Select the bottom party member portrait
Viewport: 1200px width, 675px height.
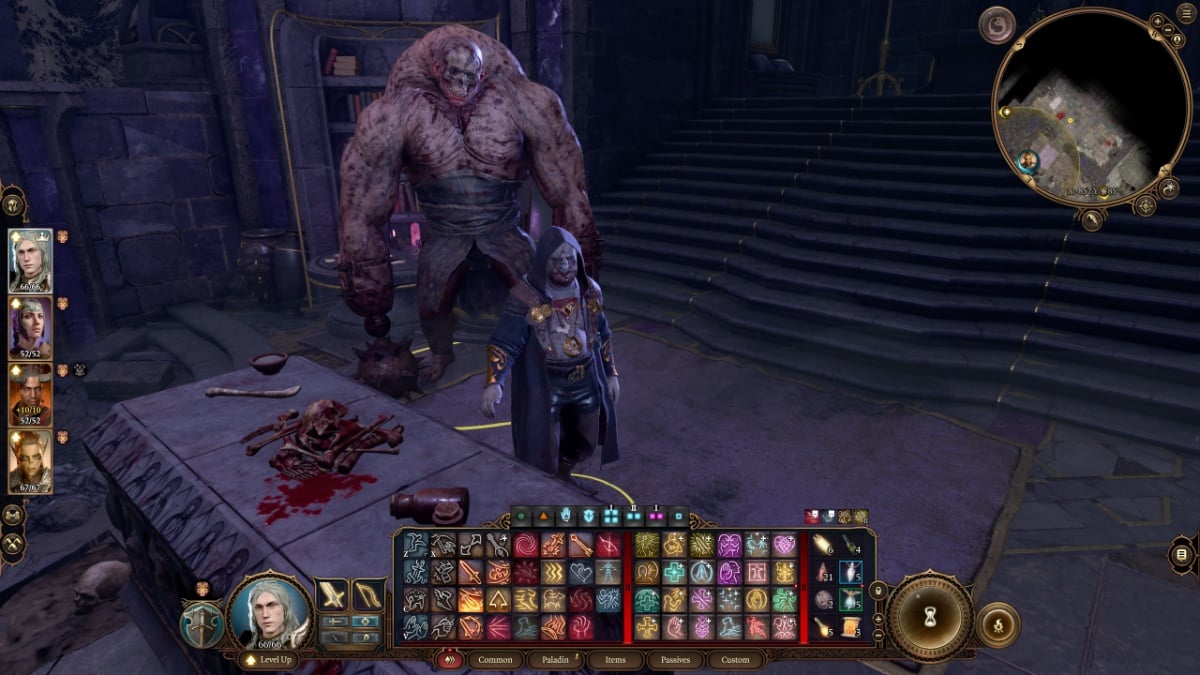click(30, 460)
